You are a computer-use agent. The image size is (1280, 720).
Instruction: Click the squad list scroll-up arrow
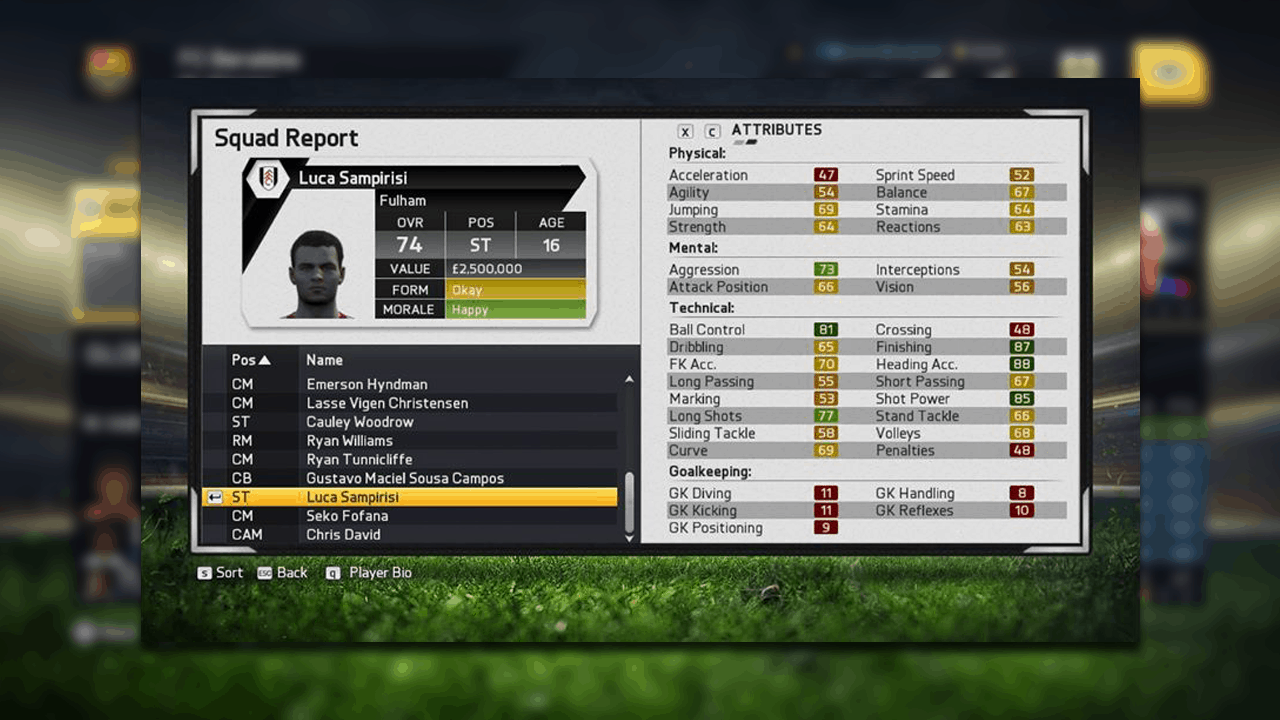tap(629, 380)
